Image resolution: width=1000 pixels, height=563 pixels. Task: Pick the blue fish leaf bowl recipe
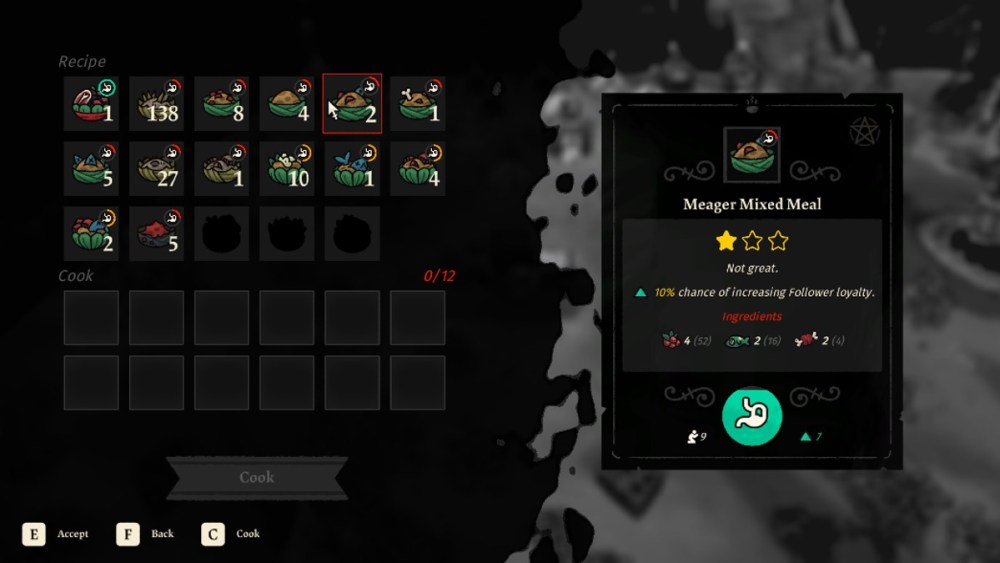352,168
